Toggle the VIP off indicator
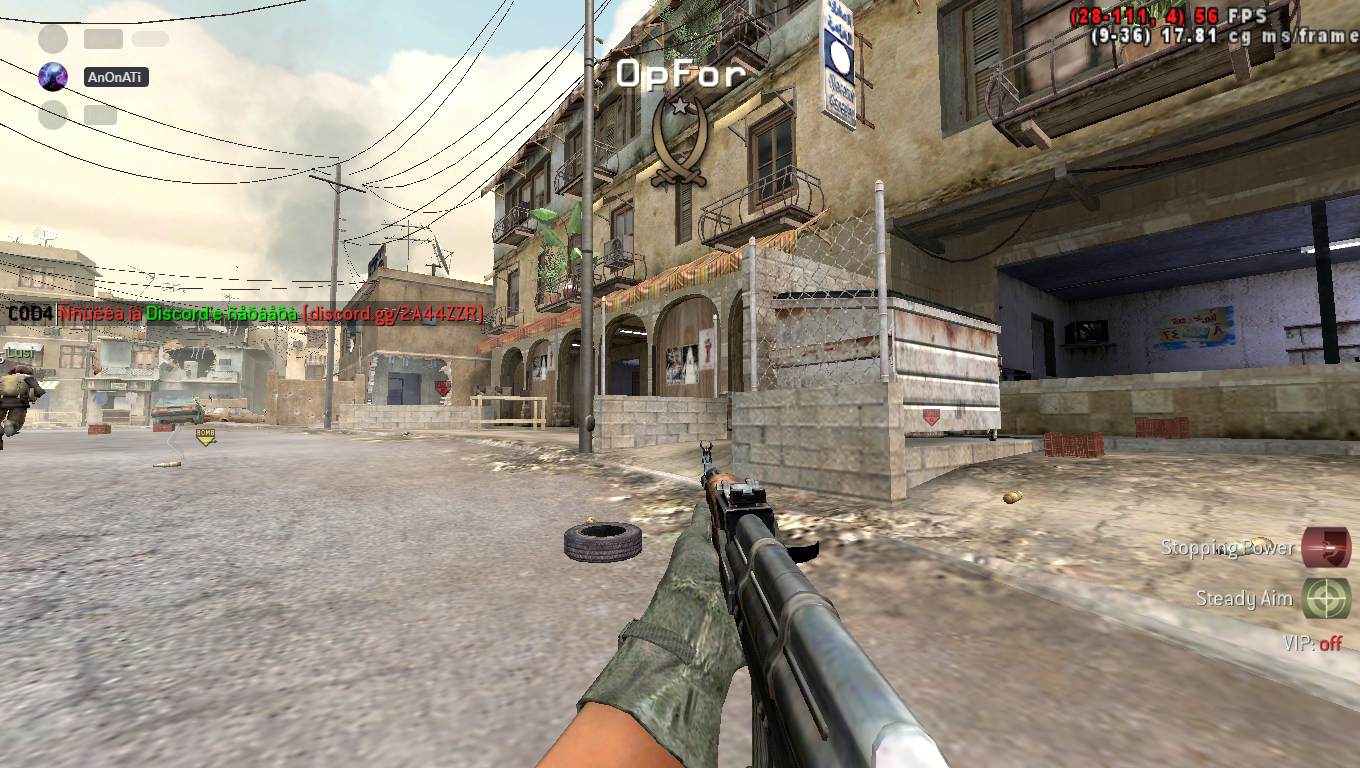The image size is (1360, 768). point(1313,644)
